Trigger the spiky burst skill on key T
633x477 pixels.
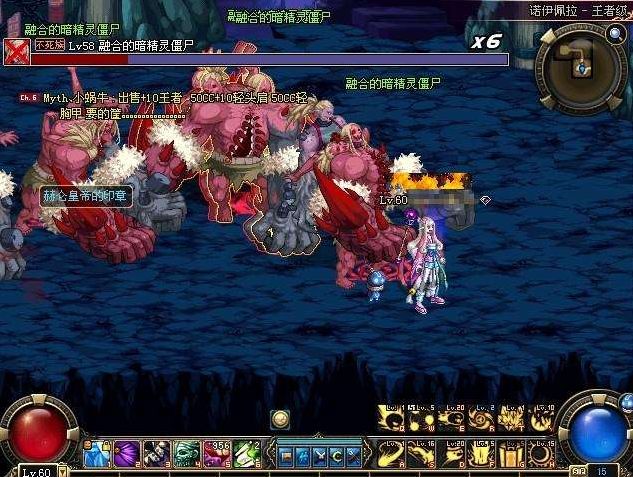tap(513, 420)
